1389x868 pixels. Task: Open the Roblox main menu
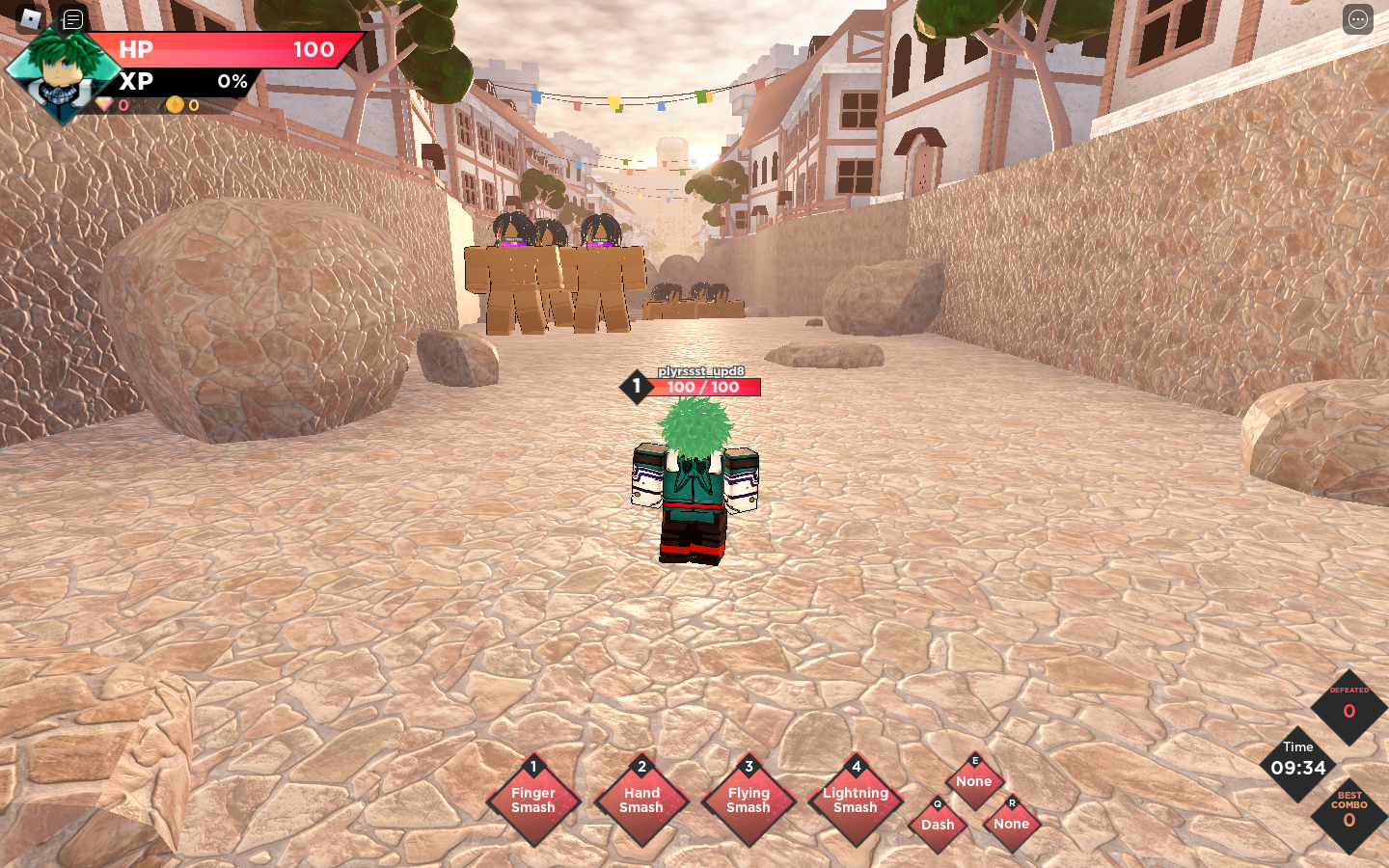(x=31, y=18)
